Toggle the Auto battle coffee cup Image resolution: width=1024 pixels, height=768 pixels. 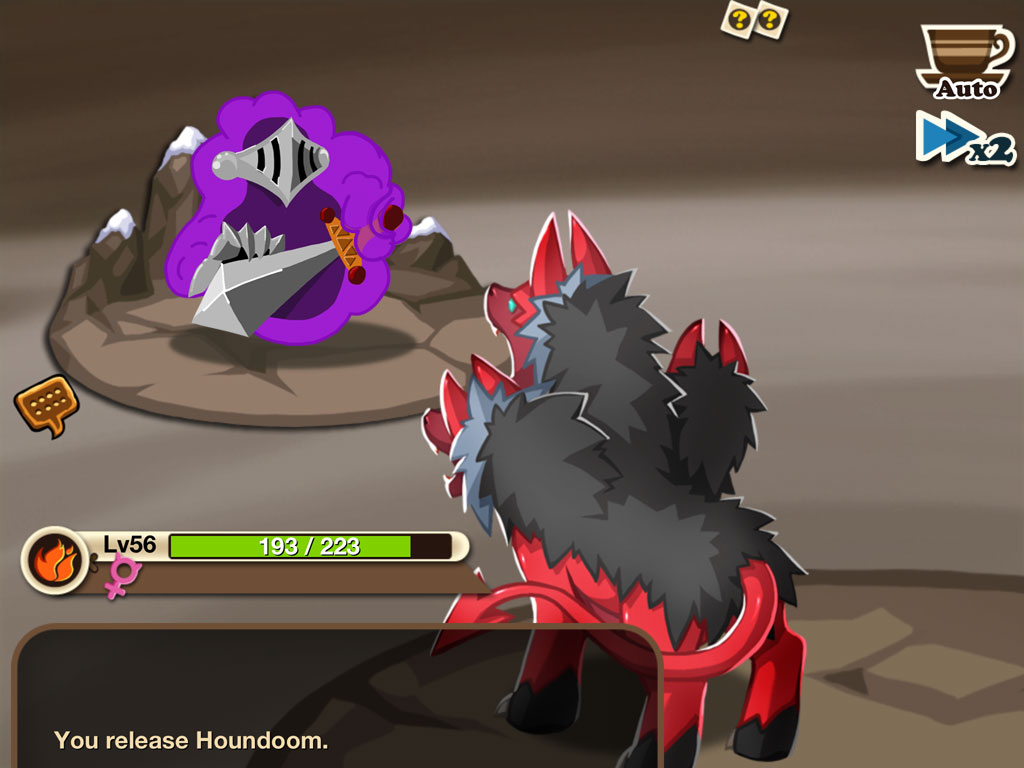point(964,61)
